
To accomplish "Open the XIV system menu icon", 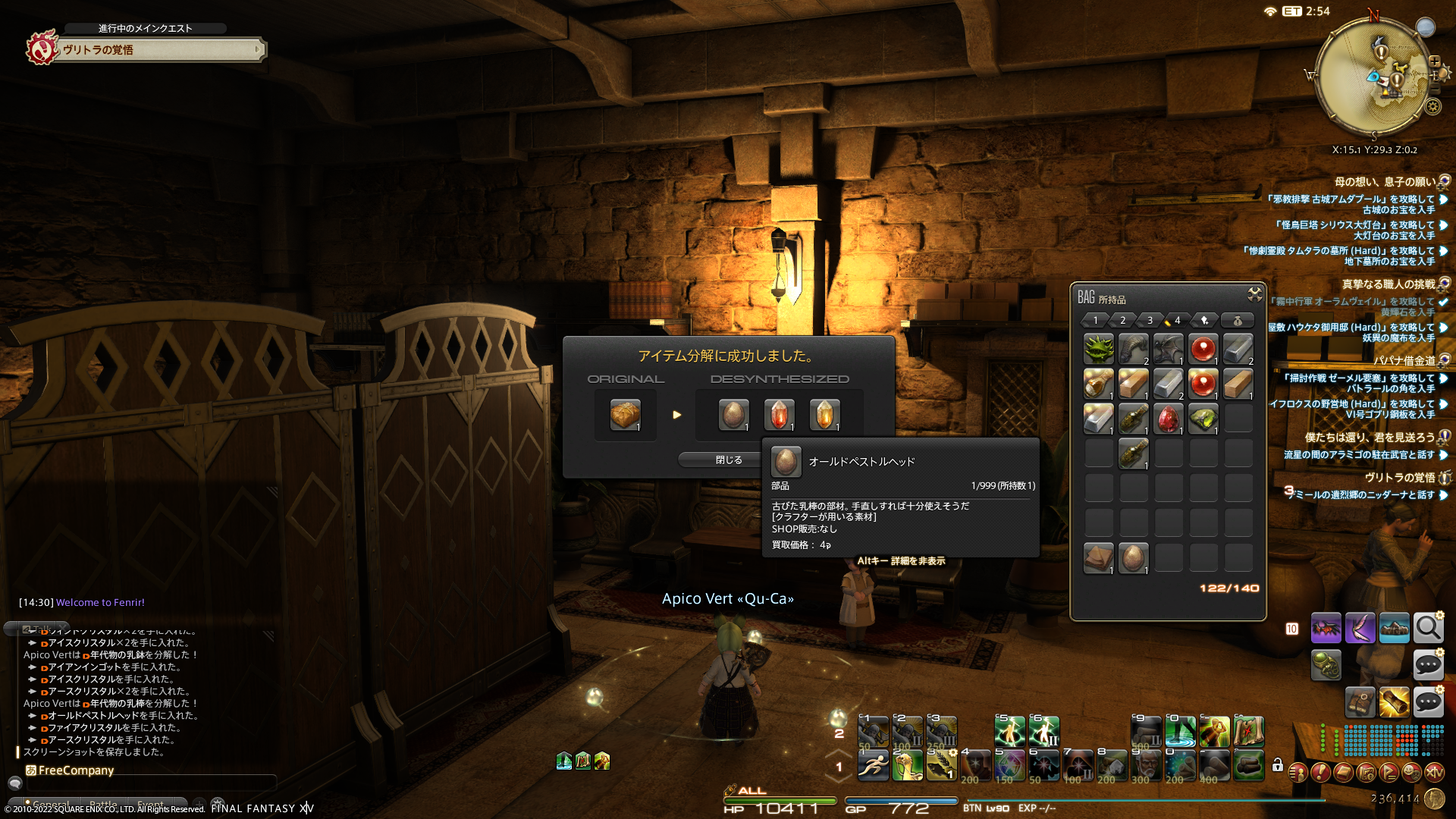I will 1434,772.
